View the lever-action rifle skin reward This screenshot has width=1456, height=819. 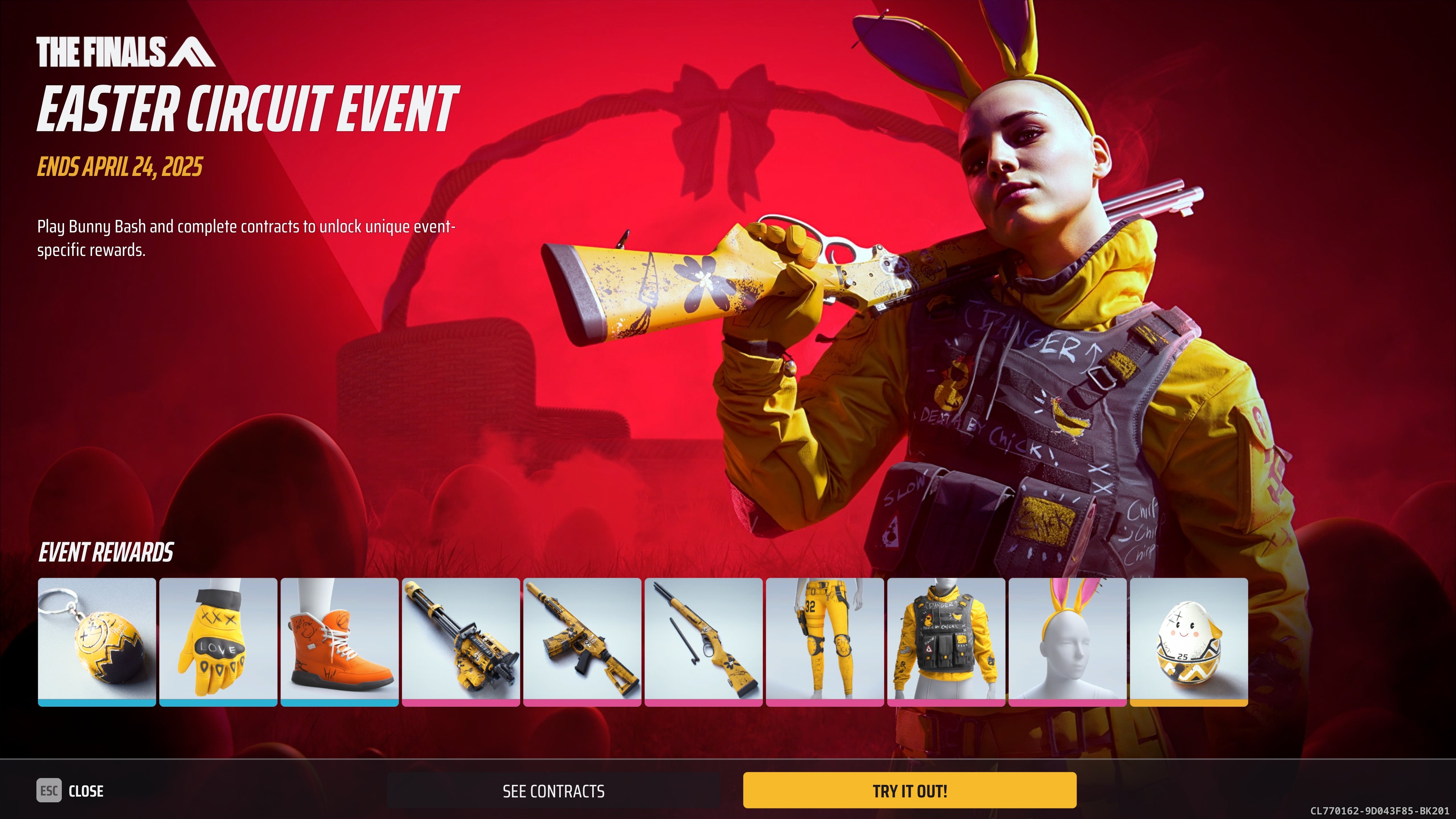[x=704, y=641]
